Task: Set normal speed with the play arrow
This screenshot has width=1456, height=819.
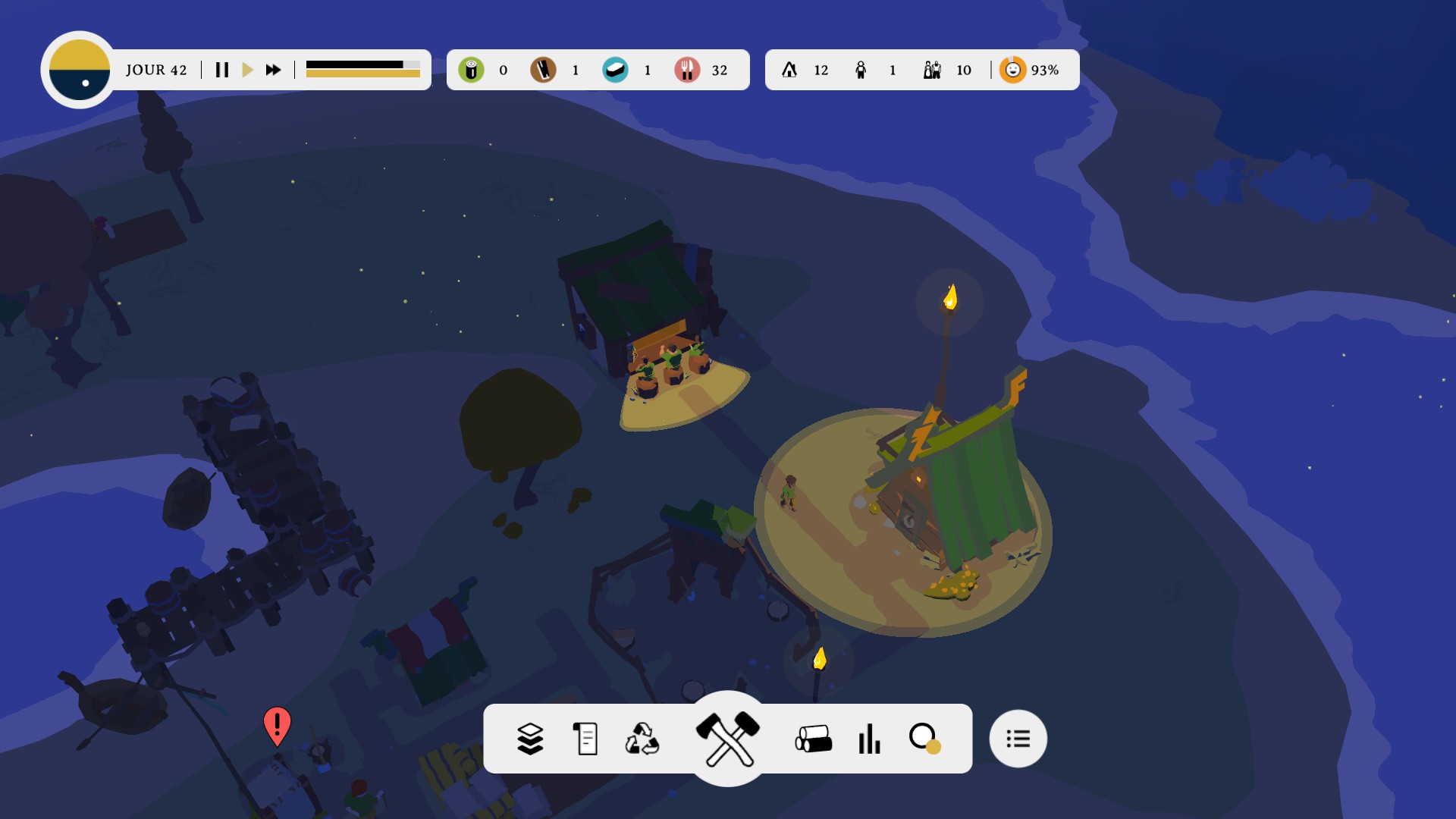Action: click(x=247, y=70)
